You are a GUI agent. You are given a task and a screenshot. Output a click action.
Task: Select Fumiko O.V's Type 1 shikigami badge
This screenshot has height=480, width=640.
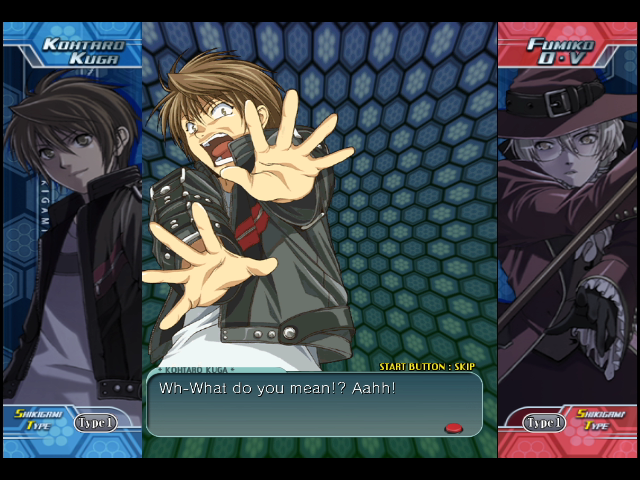pos(544,423)
